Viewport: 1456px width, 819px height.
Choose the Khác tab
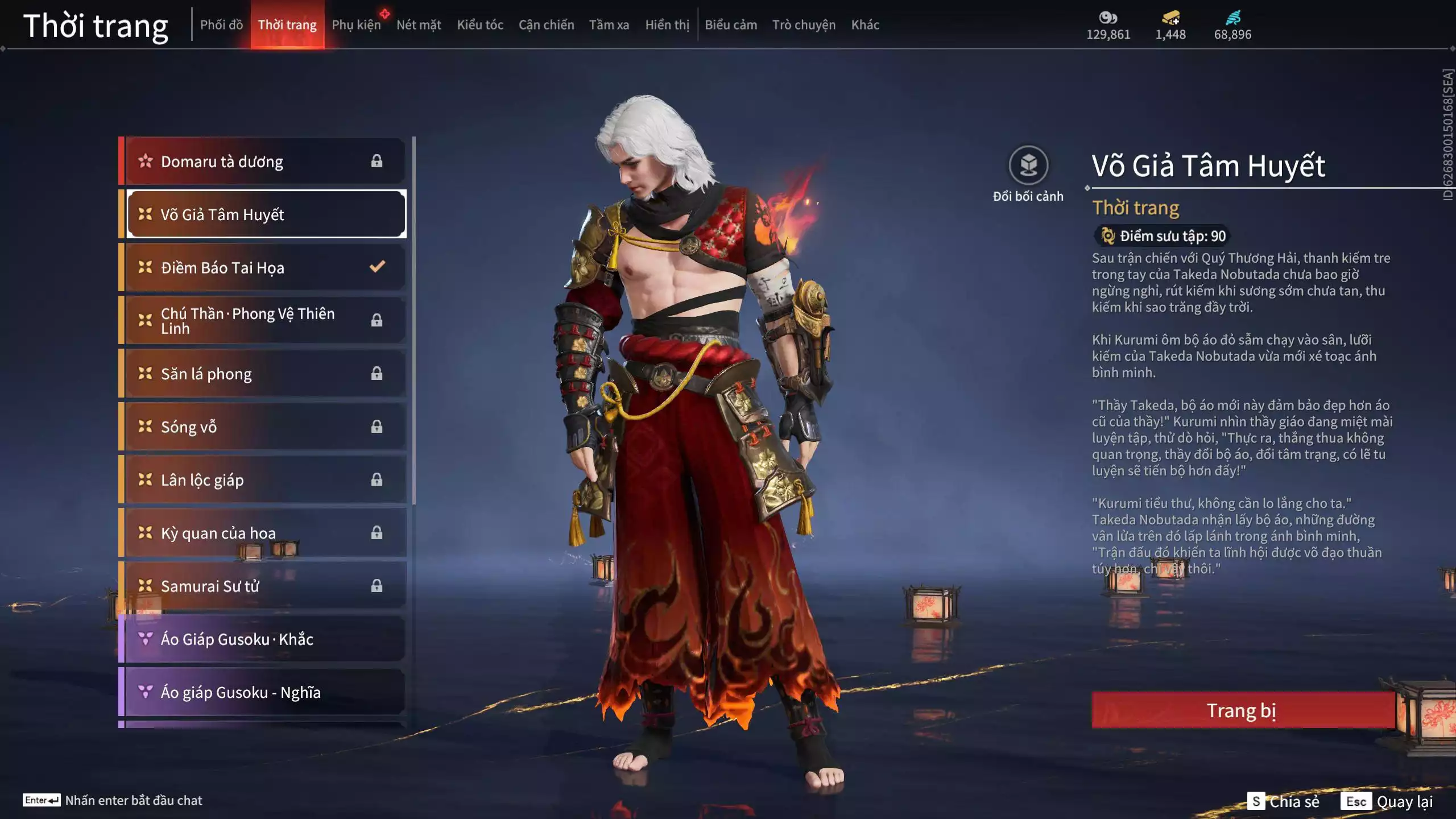[865, 25]
